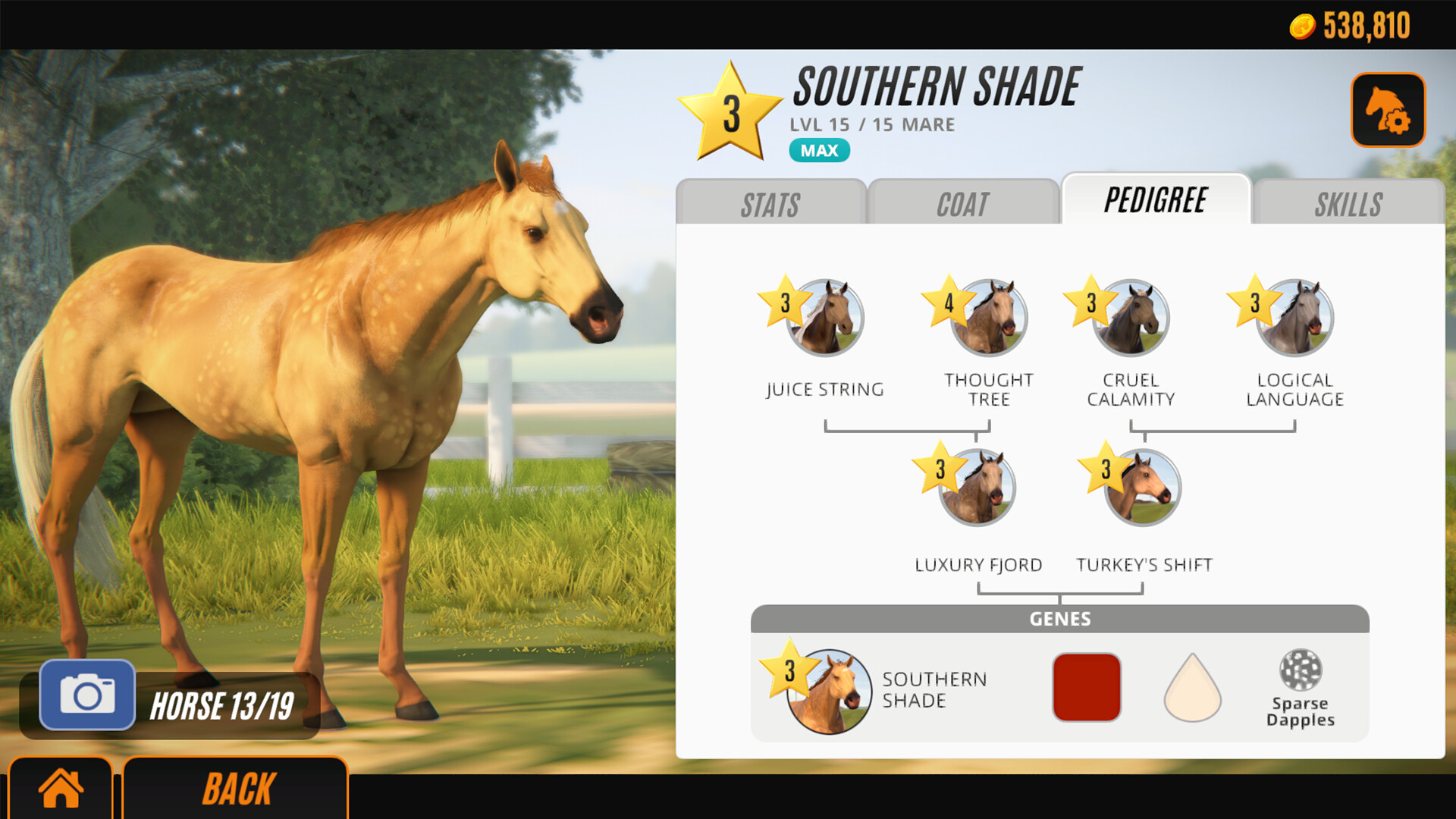Click the Horse 13/19 label

[x=224, y=704]
